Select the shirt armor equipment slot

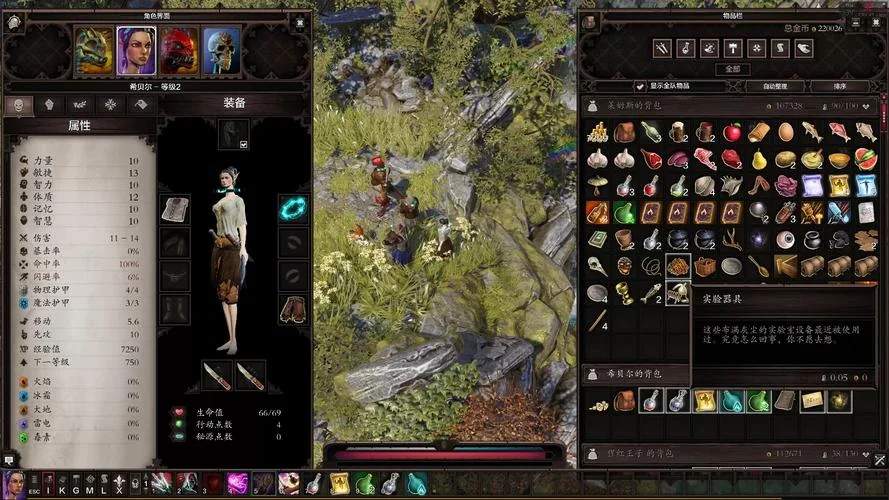click(175, 209)
